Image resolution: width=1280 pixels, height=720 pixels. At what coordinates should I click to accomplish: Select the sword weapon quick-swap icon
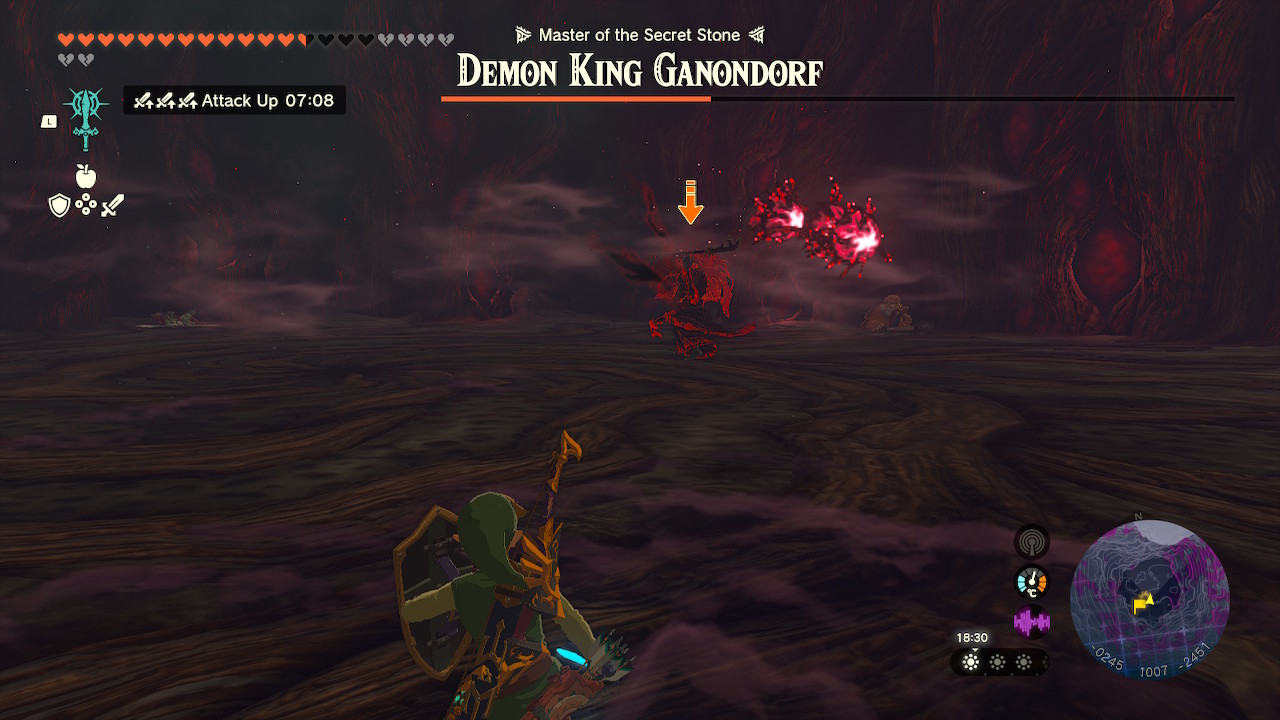(x=112, y=206)
